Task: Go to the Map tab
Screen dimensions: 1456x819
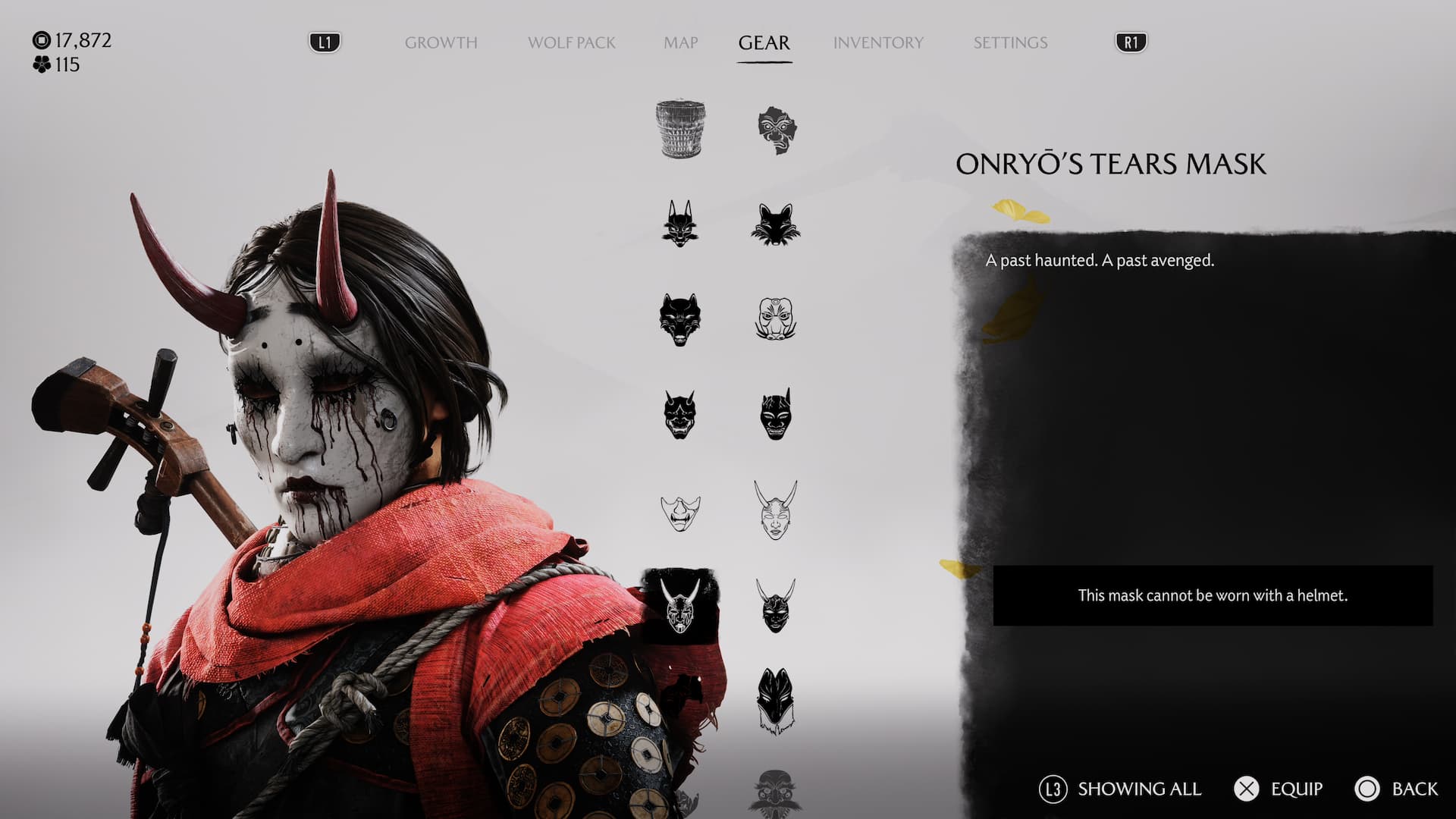Action: pos(680,42)
